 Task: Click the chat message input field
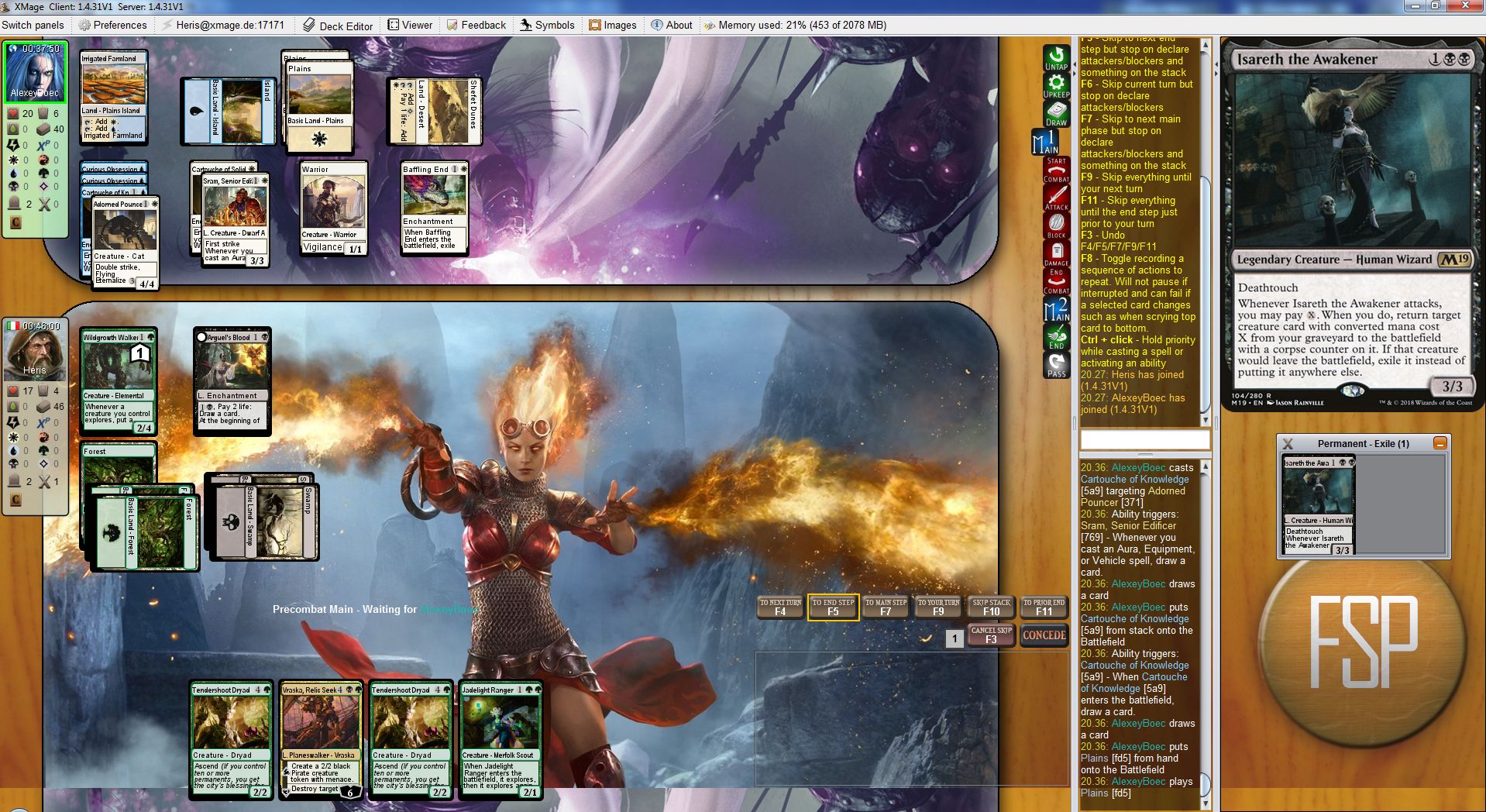point(1144,440)
